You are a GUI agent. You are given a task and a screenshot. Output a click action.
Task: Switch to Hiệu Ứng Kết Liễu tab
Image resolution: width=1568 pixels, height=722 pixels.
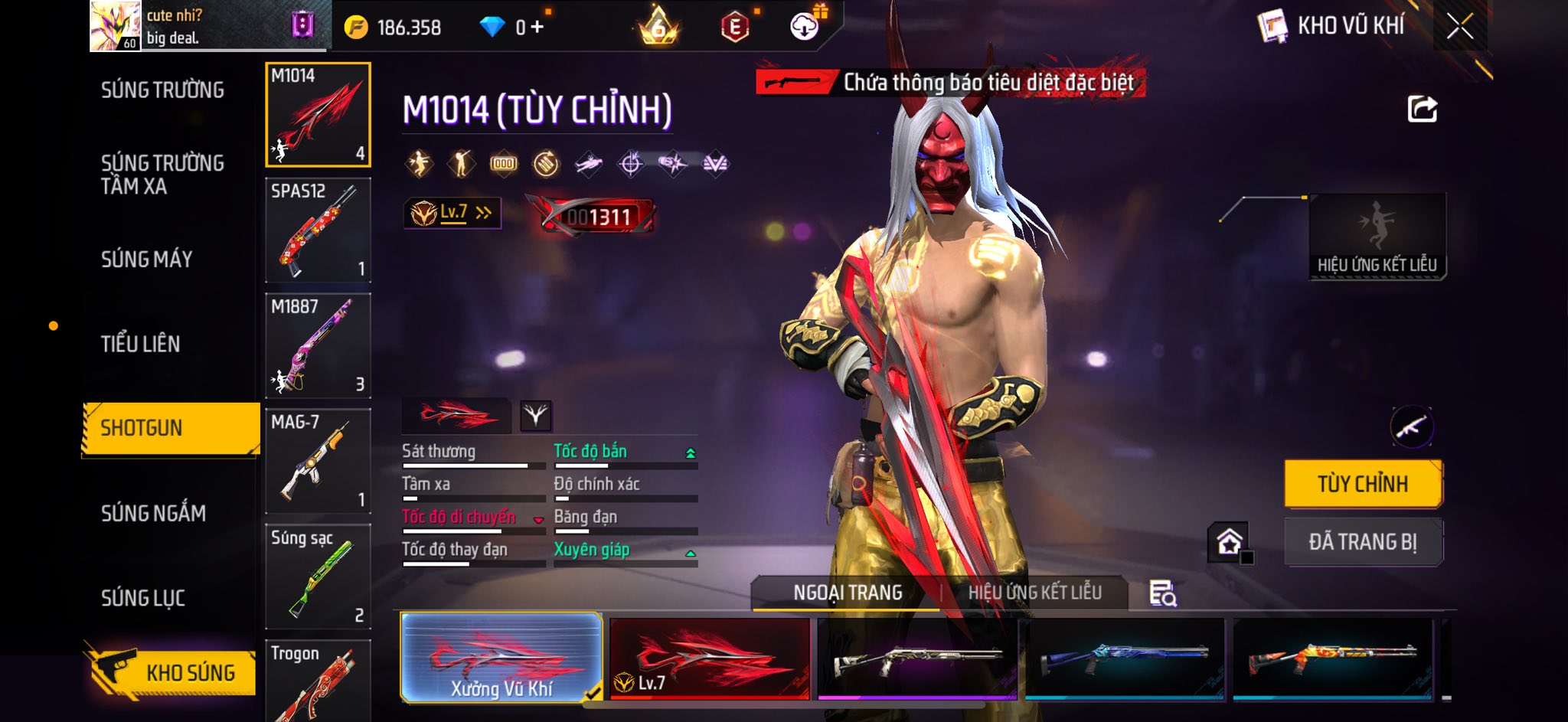(x=1034, y=593)
